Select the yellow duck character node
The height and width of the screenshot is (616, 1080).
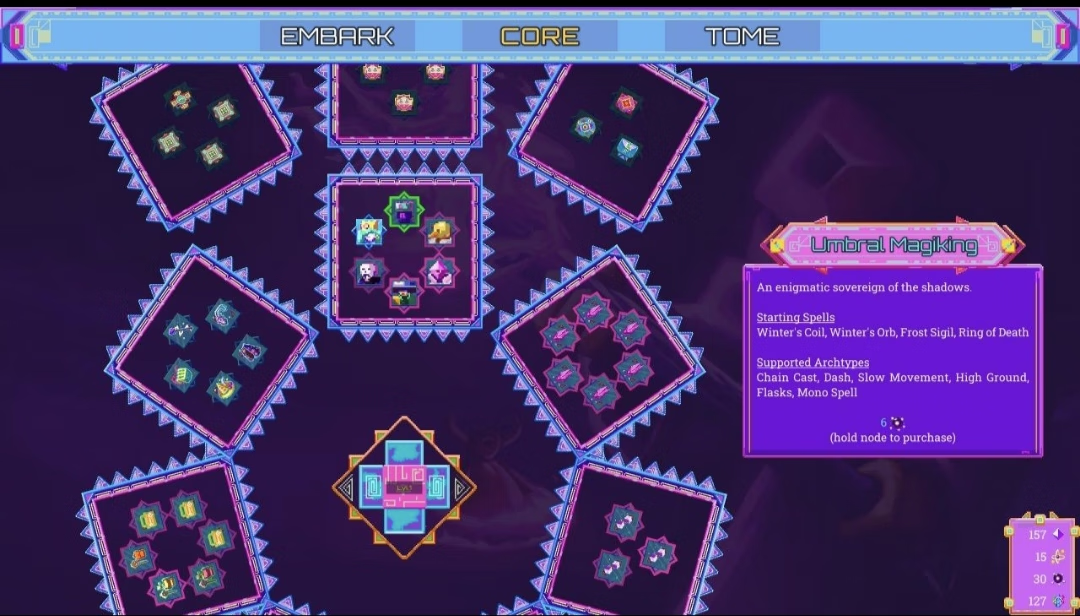[x=439, y=232]
